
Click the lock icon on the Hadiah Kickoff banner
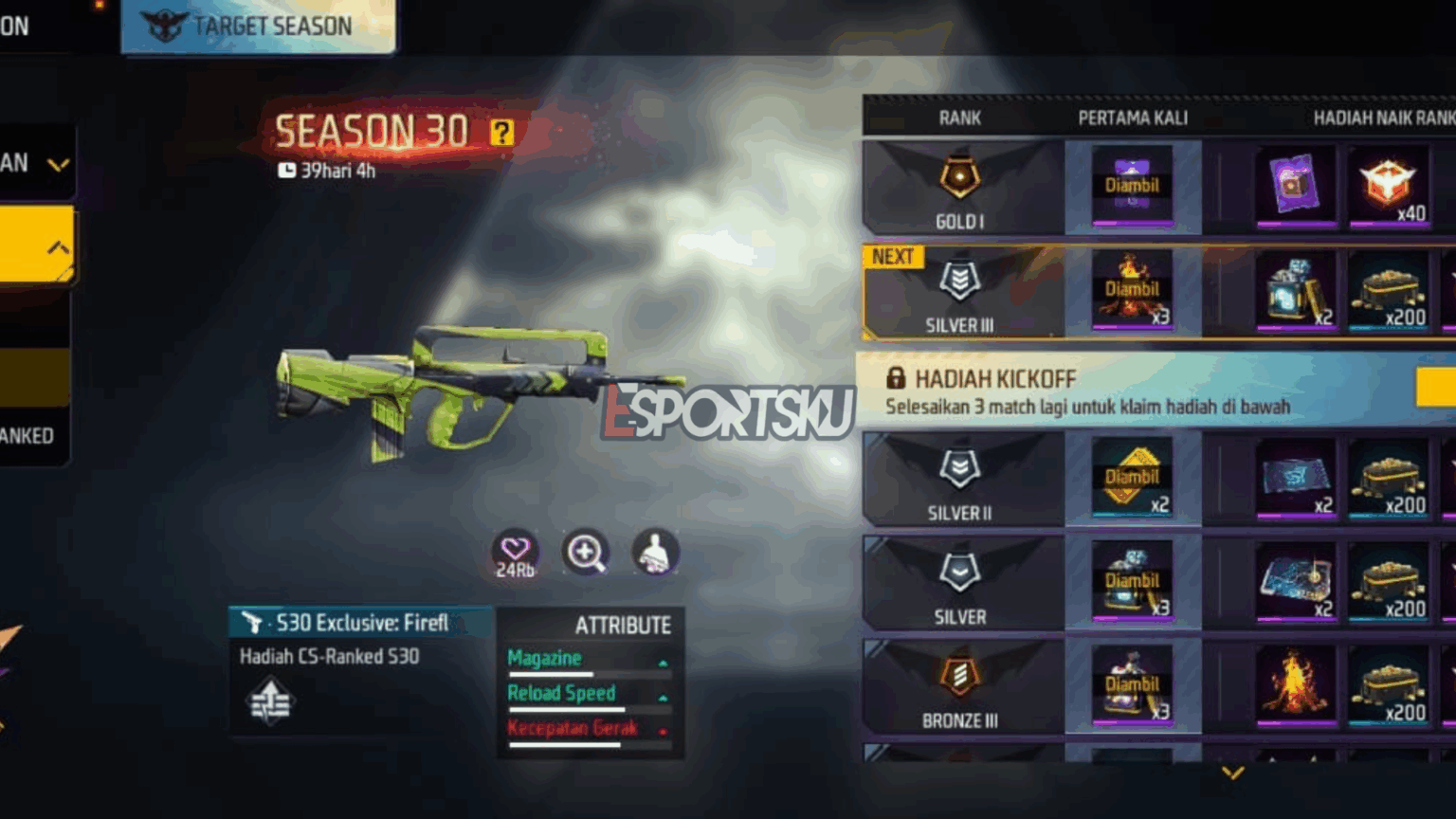[895, 378]
